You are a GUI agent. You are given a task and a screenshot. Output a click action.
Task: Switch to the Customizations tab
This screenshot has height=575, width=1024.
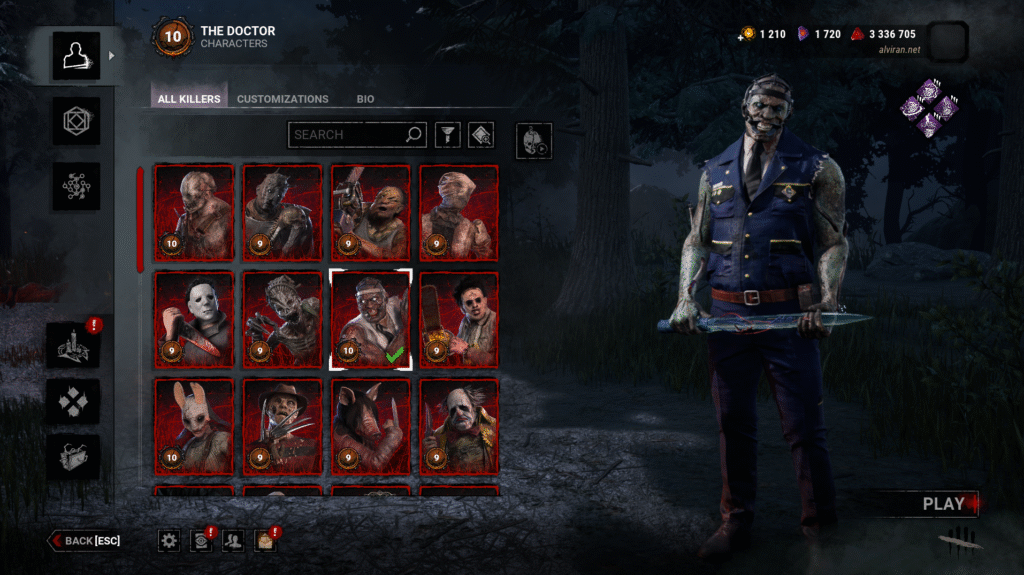pyautogui.click(x=283, y=99)
